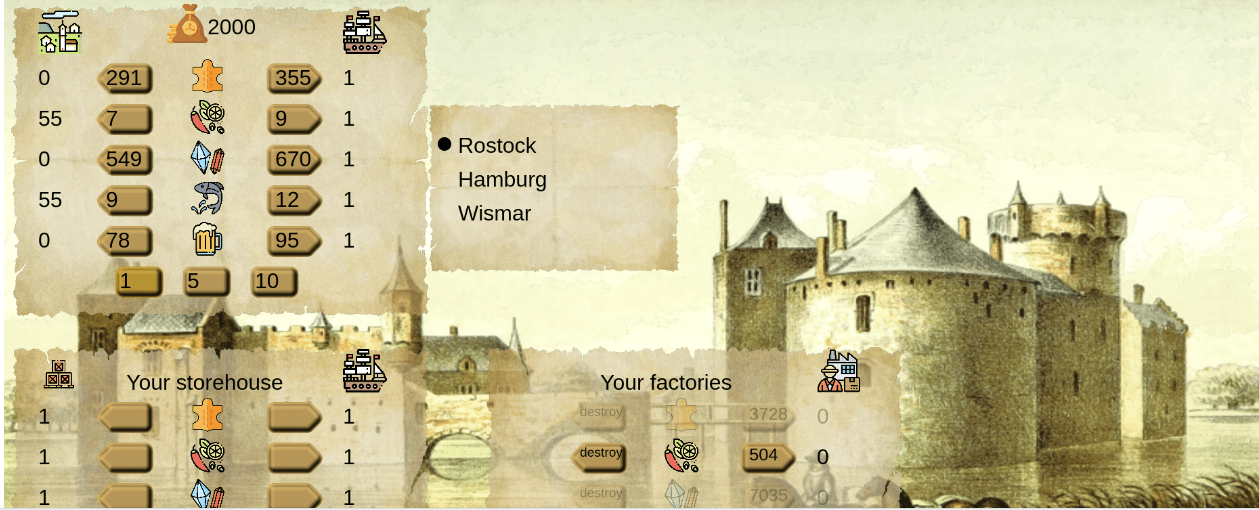1259x510 pixels.
Task: Click the 3728 leather factory price button
Action: 767,414
